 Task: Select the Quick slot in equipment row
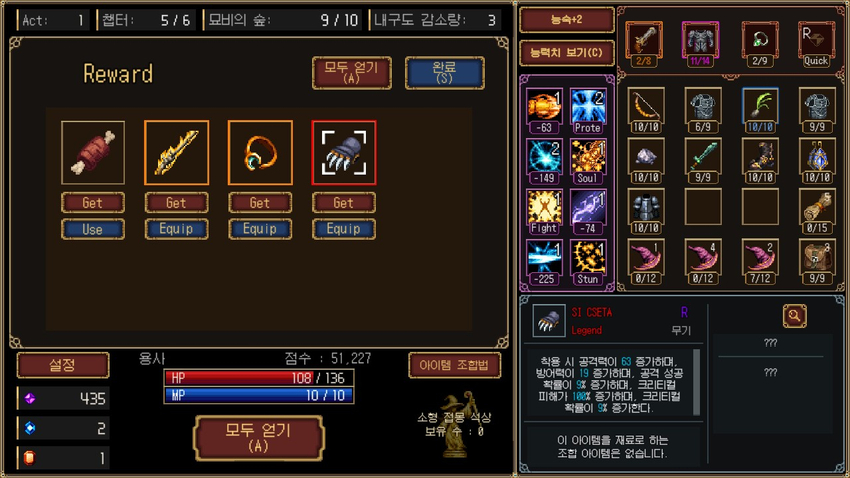coord(816,44)
